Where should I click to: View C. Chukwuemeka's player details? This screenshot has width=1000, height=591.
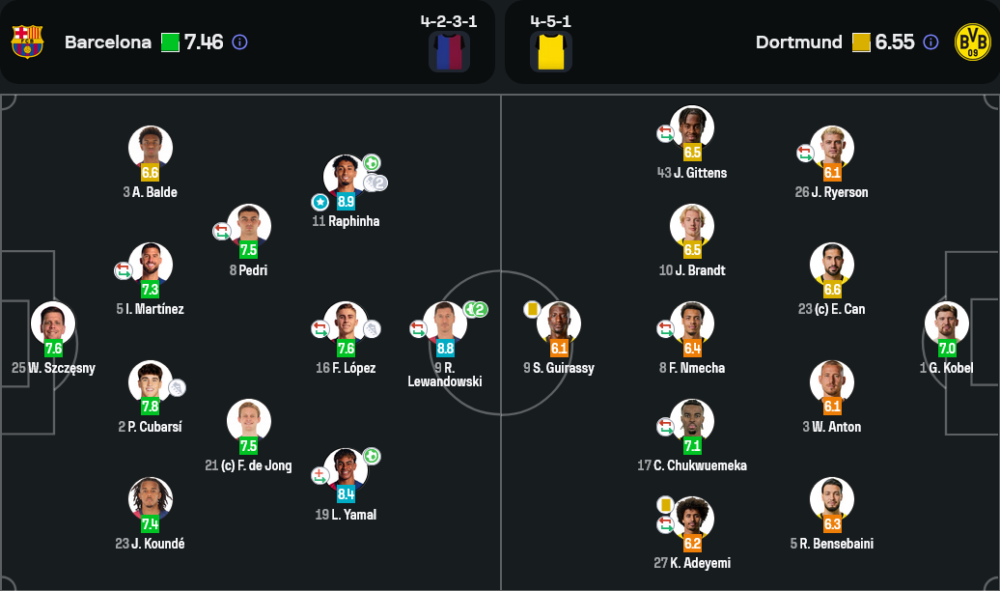(x=692, y=421)
